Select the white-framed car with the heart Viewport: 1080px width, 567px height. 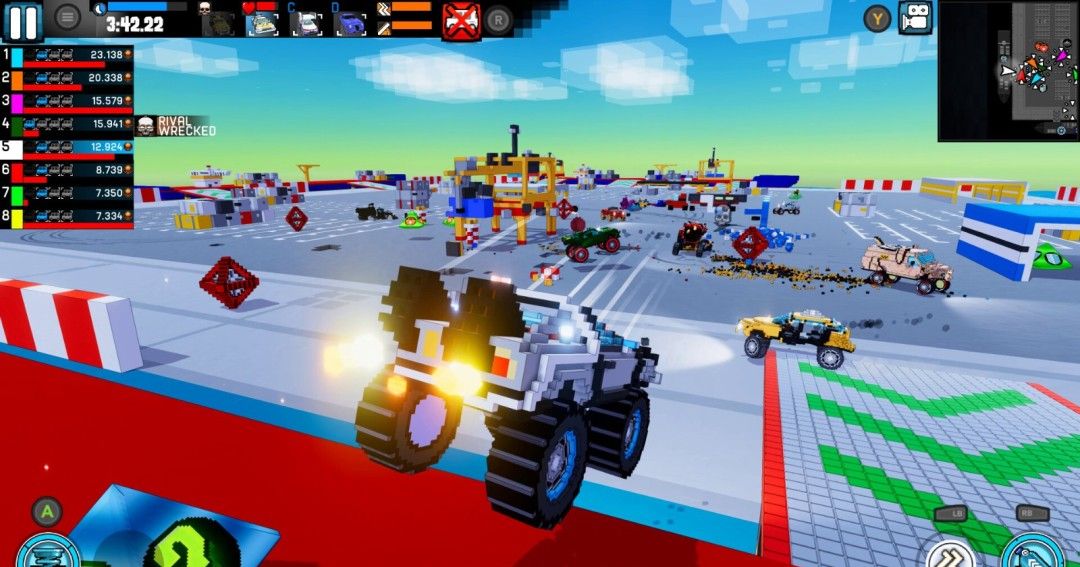pyautogui.click(x=262, y=20)
